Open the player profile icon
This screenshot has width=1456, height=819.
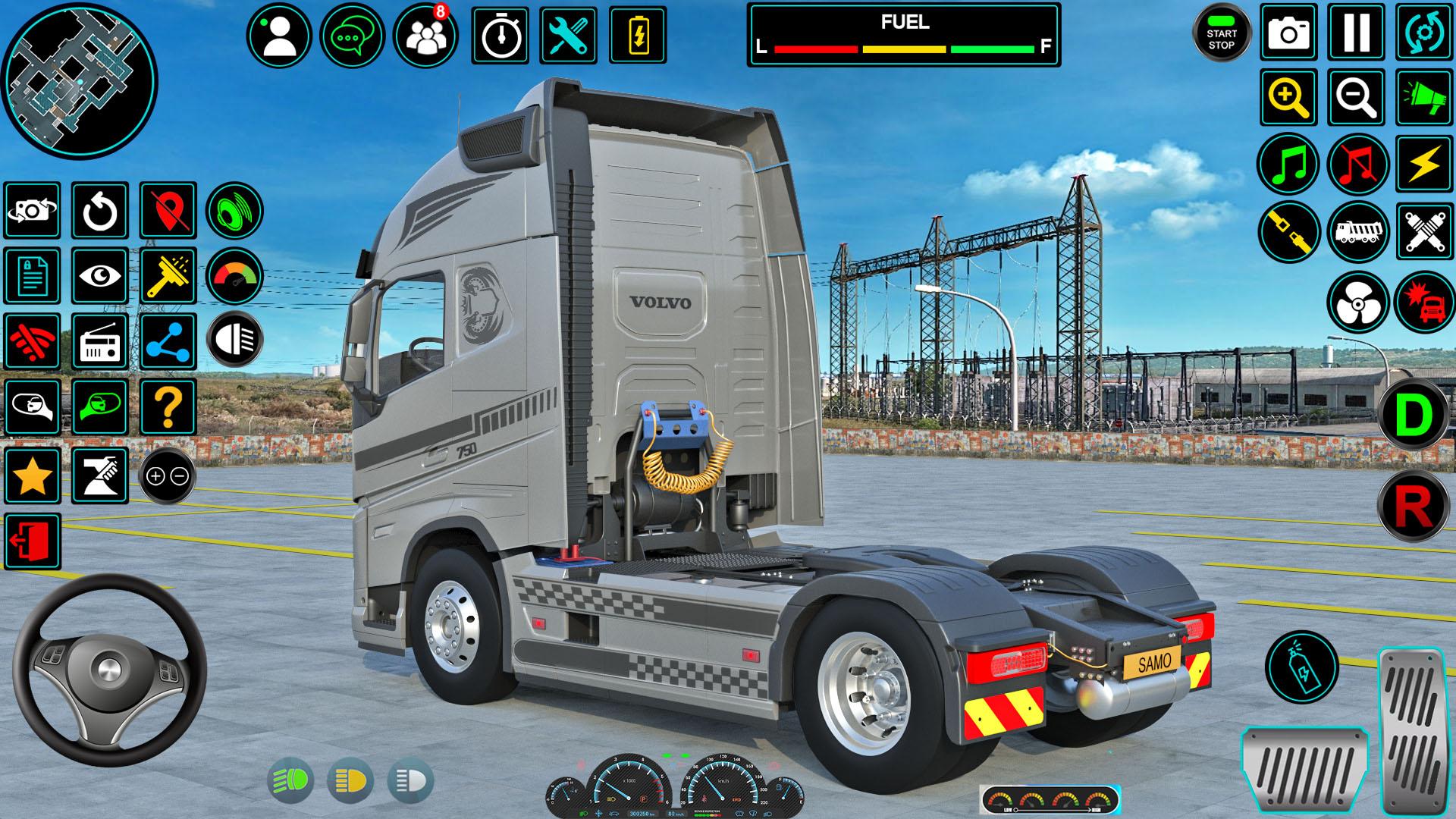279,36
